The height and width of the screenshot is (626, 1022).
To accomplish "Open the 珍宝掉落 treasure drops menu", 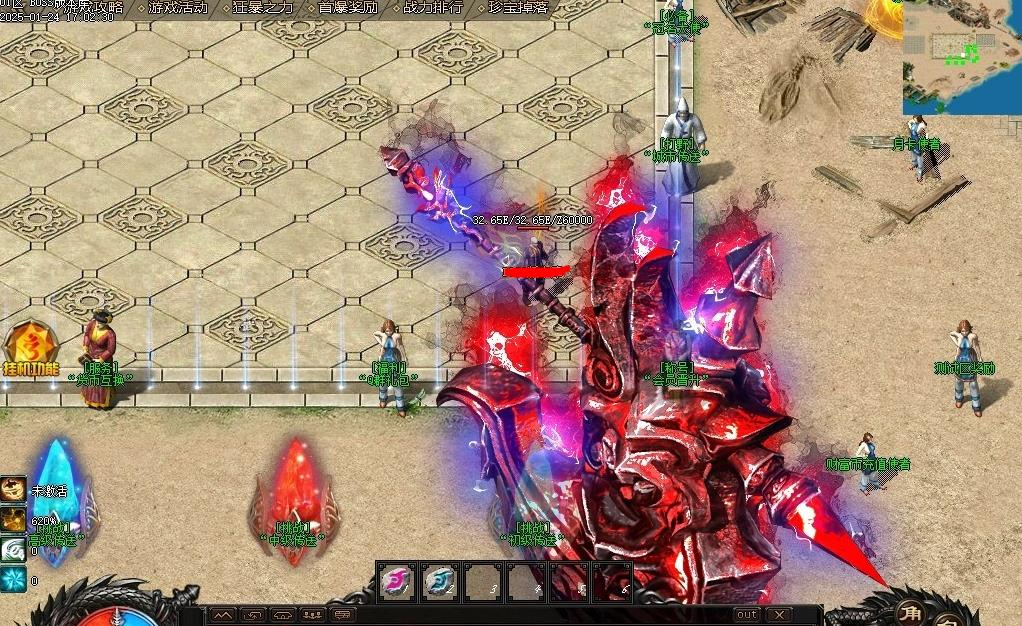I will [x=518, y=7].
